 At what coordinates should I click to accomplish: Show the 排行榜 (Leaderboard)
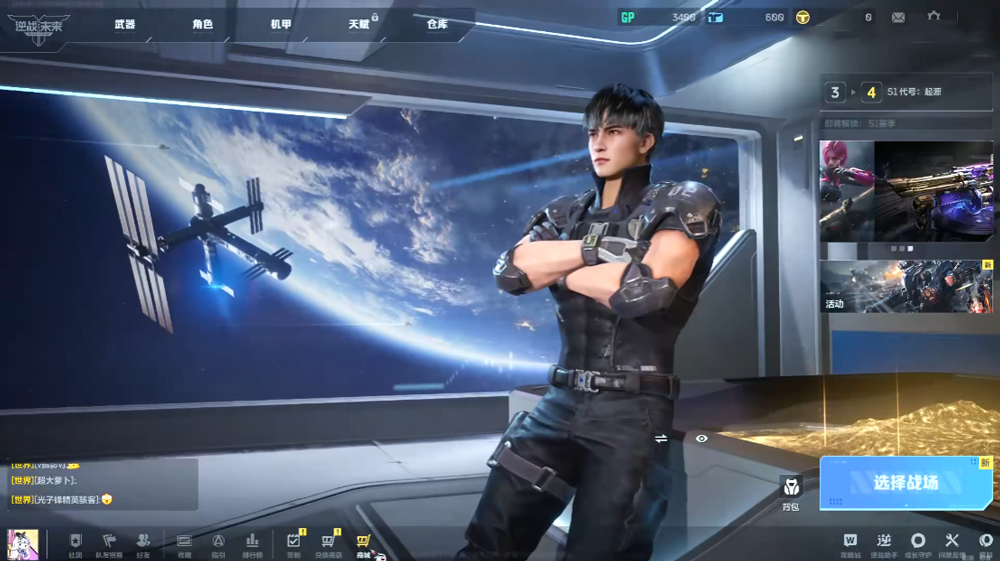[x=252, y=544]
